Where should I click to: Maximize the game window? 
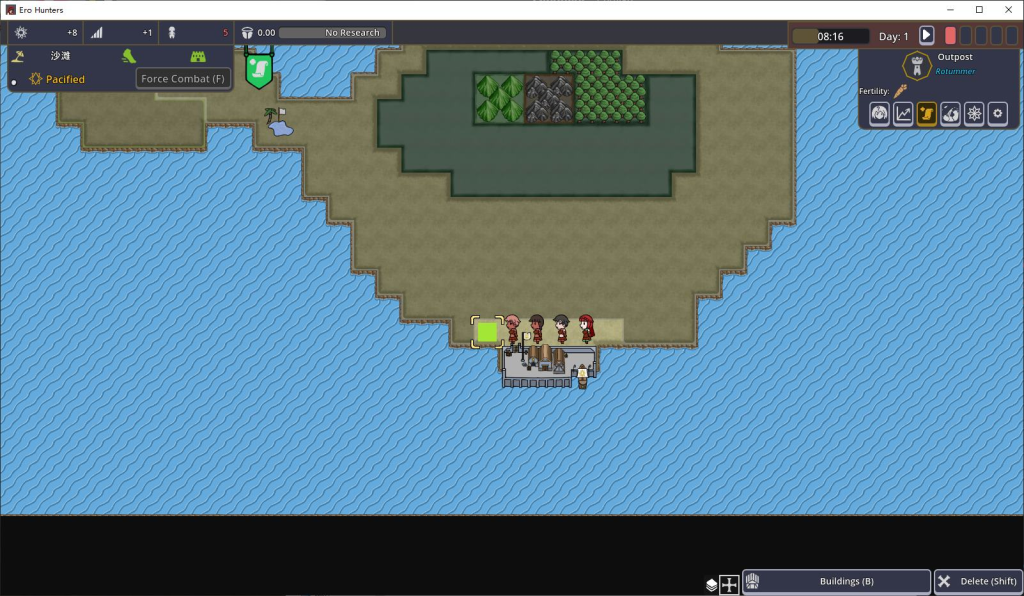[x=979, y=9]
